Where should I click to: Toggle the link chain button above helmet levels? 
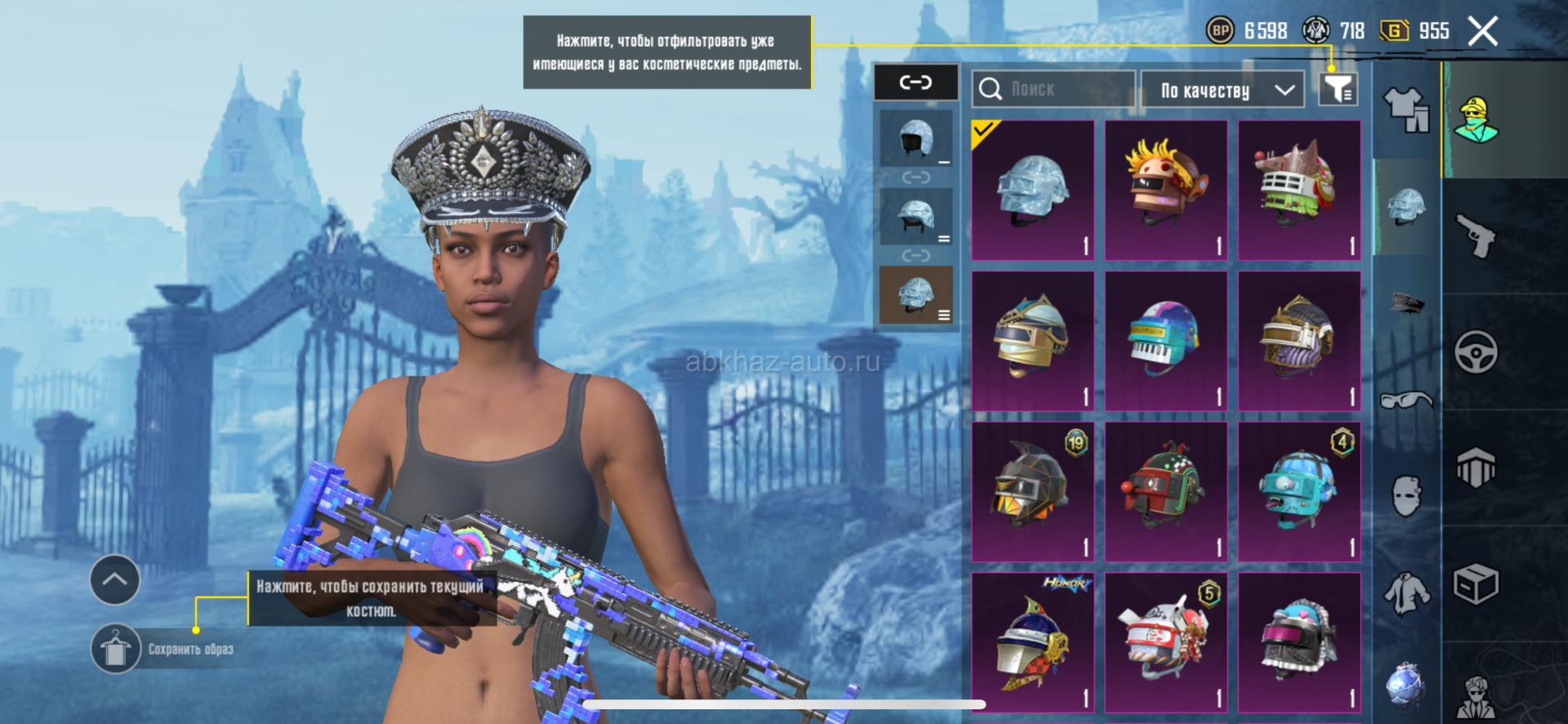click(915, 83)
